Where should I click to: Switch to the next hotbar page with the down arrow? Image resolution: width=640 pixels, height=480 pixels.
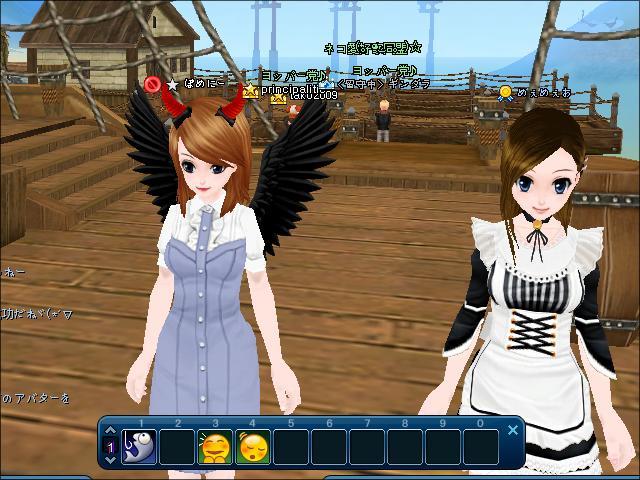point(110,460)
